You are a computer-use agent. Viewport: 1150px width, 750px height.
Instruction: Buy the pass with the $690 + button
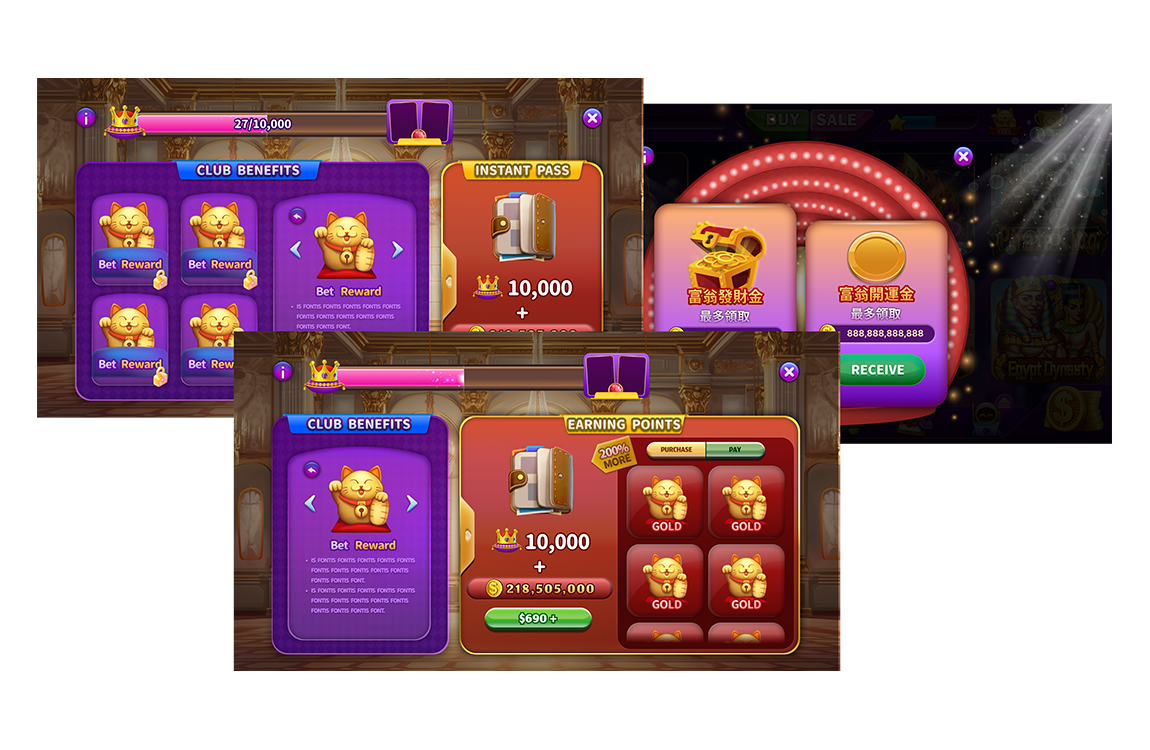(538, 619)
